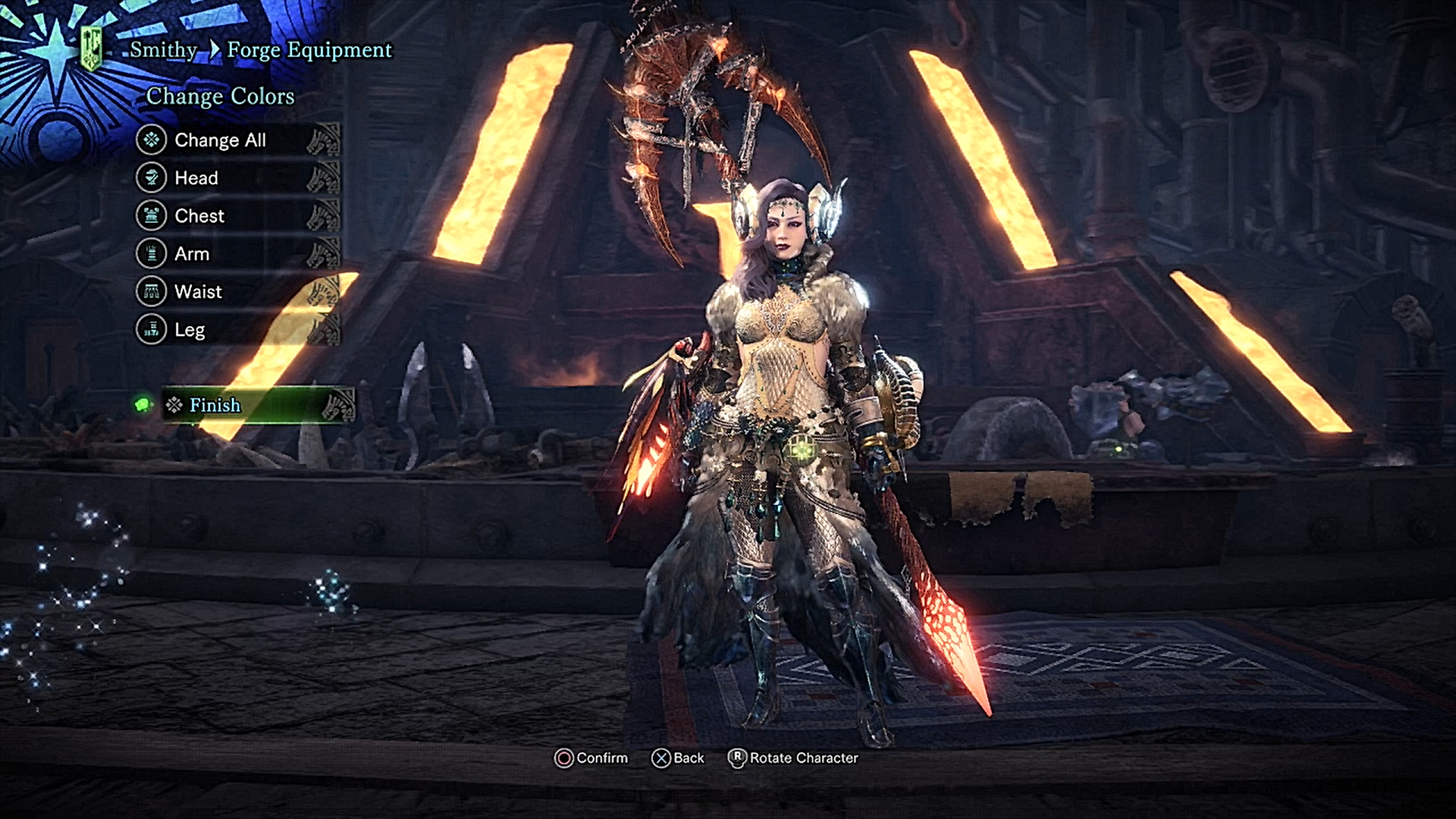Click the Finish option
The width and height of the screenshot is (1456, 819).
tap(215, 406)
